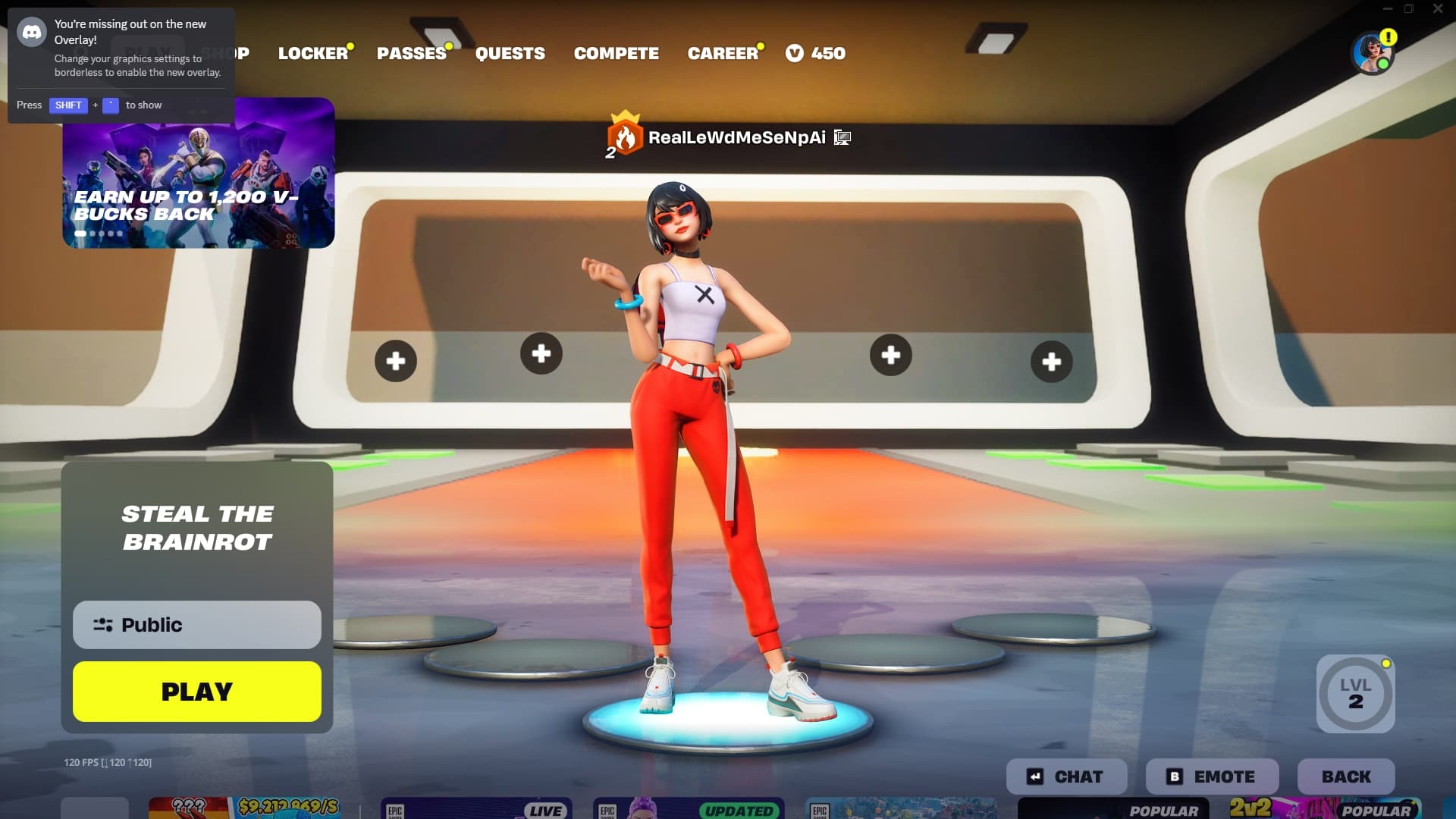Image resolution: width=1456 pixels, height=819 pixels.
Task: Select the 2v2 POPULAR experience thumbnail
Action: pos(1323,808)
